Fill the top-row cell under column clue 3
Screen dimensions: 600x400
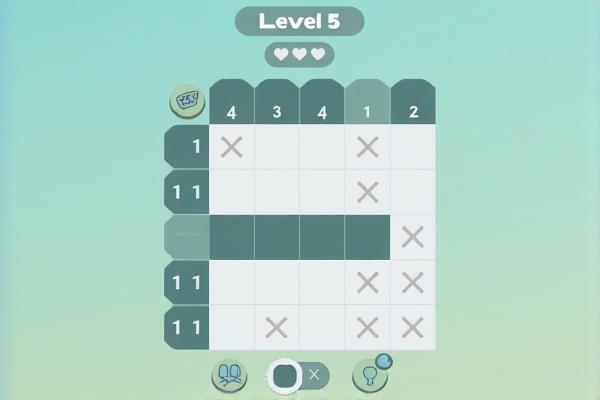click(277, 147)
